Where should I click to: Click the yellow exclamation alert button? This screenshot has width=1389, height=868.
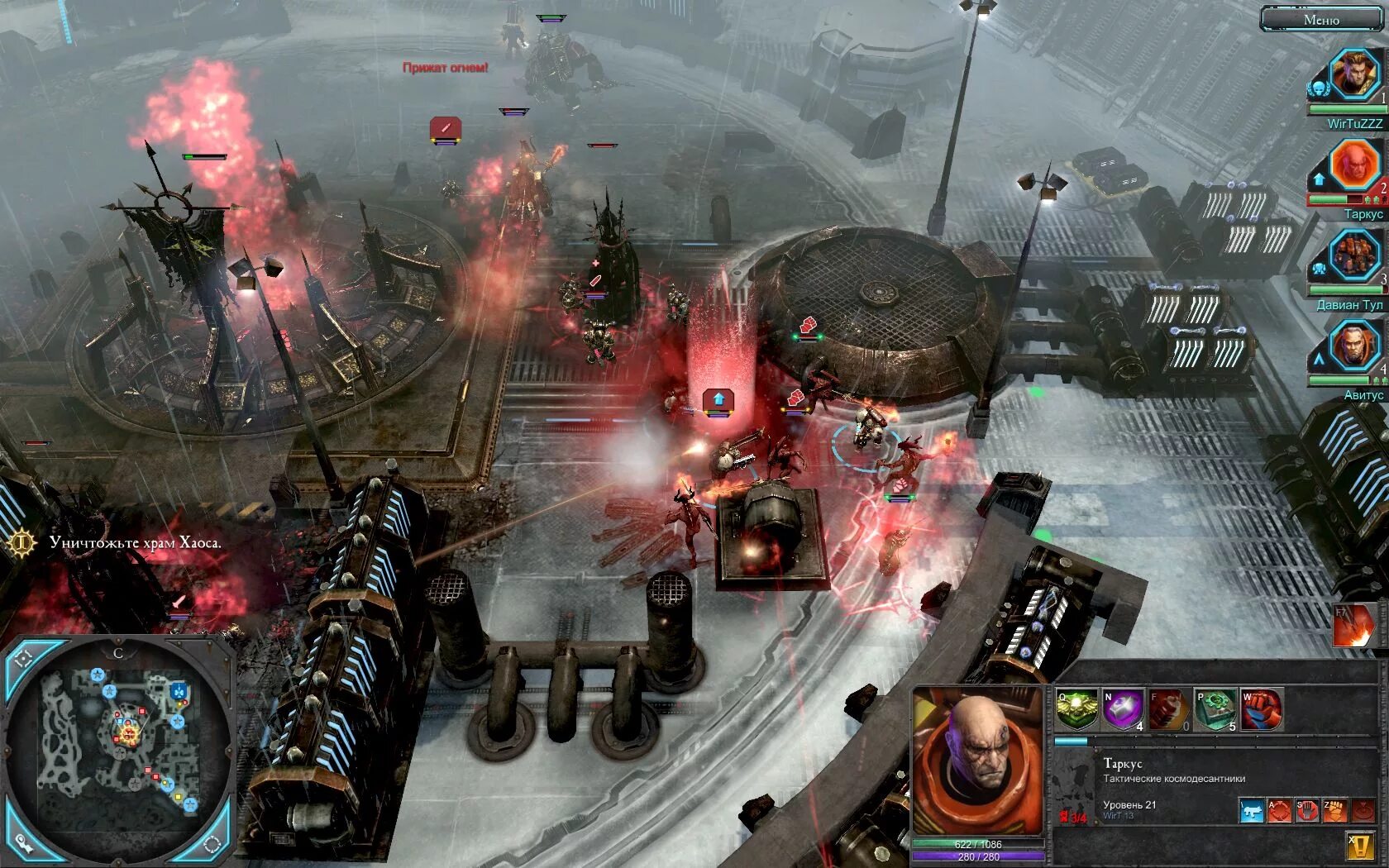click(1360, 846)
